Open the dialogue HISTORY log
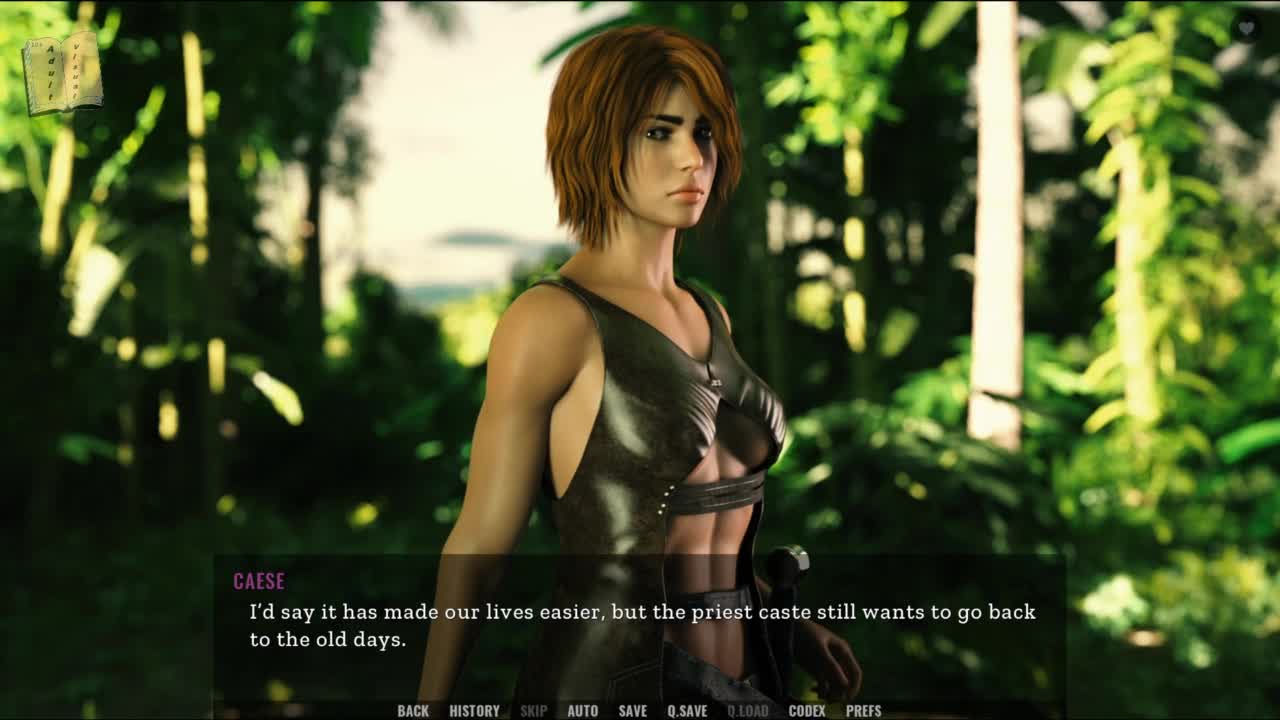This screenshot has width=1280, height=720. tap(474, 711)
